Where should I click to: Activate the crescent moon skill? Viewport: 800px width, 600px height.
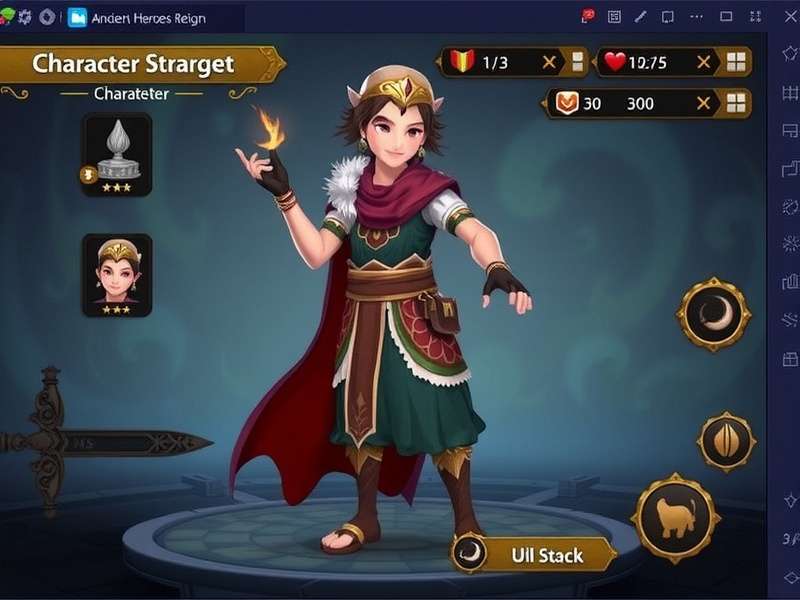pyautogui.click(x=713, y=315)
